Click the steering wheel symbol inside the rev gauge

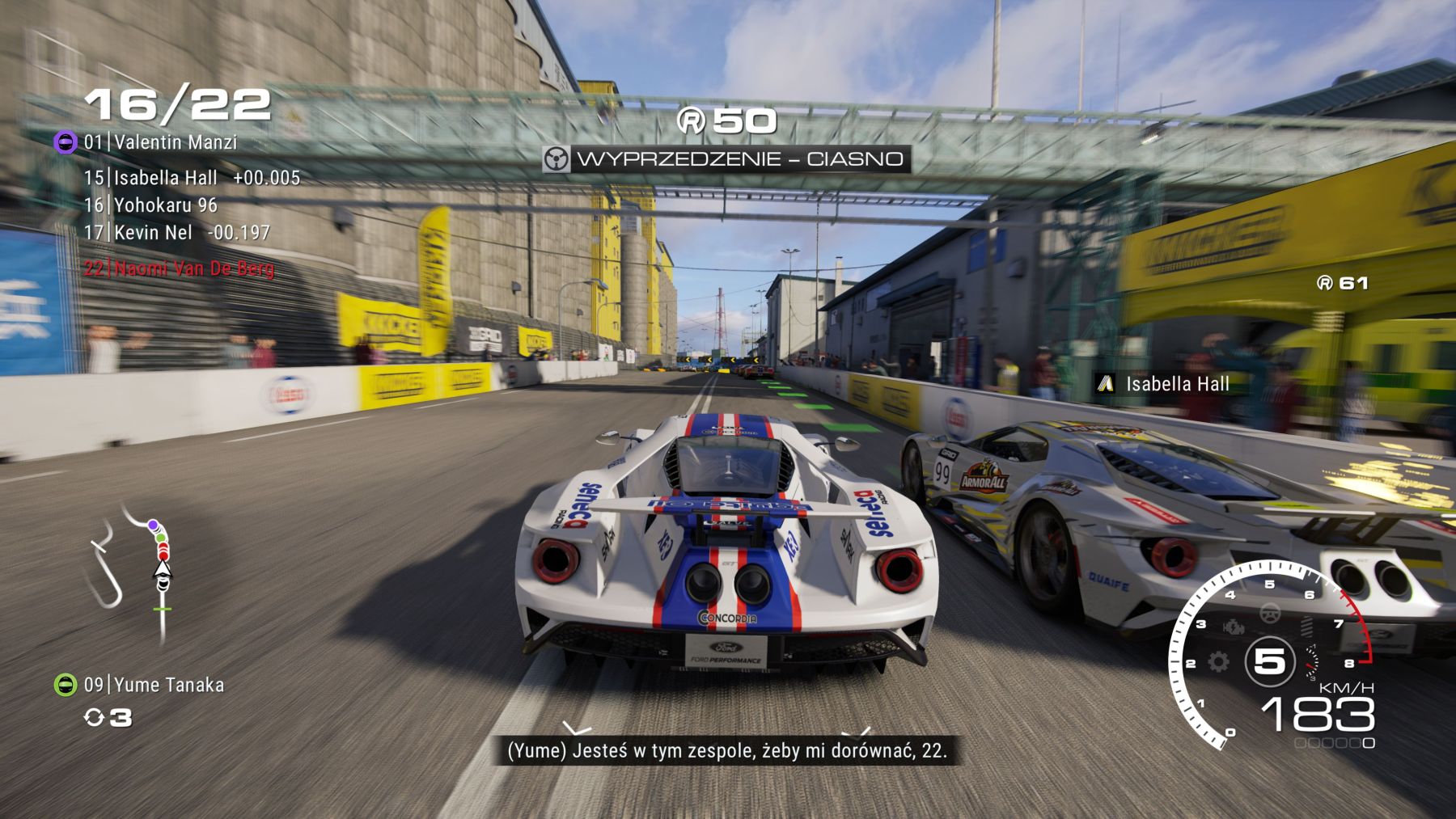1271,614
